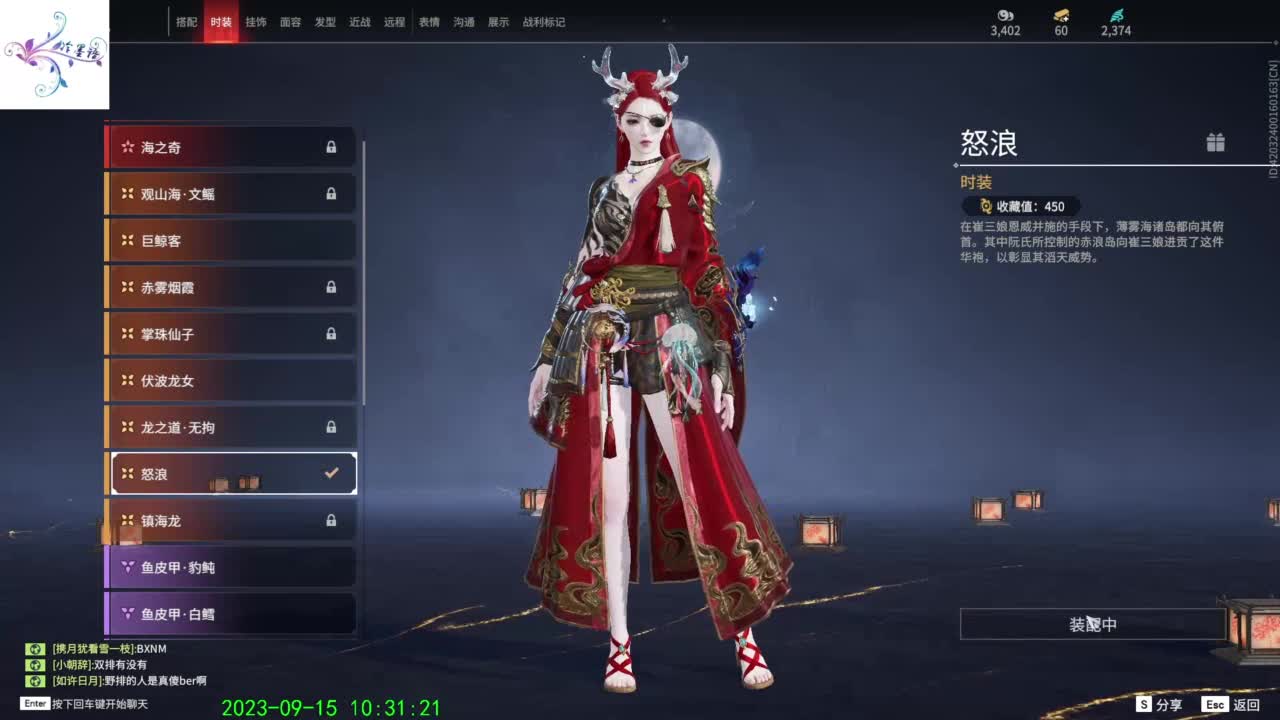This screenshot has width=1280, height=720.
Task: Select the 鱼皮甲·白鳕 list item
Action: (230, 614)
